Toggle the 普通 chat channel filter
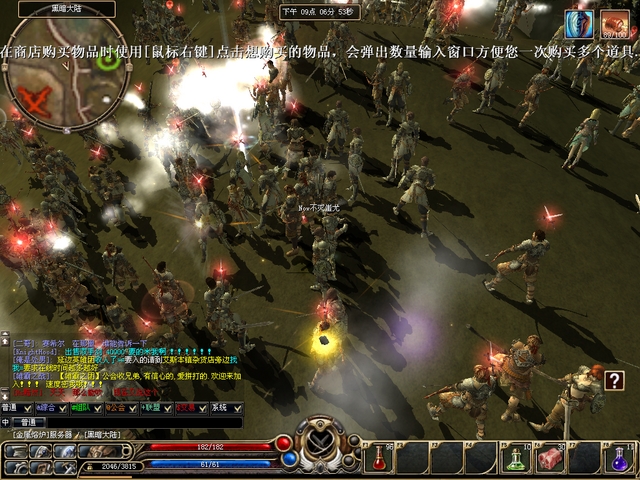Screen dimensions: 640x480 click(16, 408)
